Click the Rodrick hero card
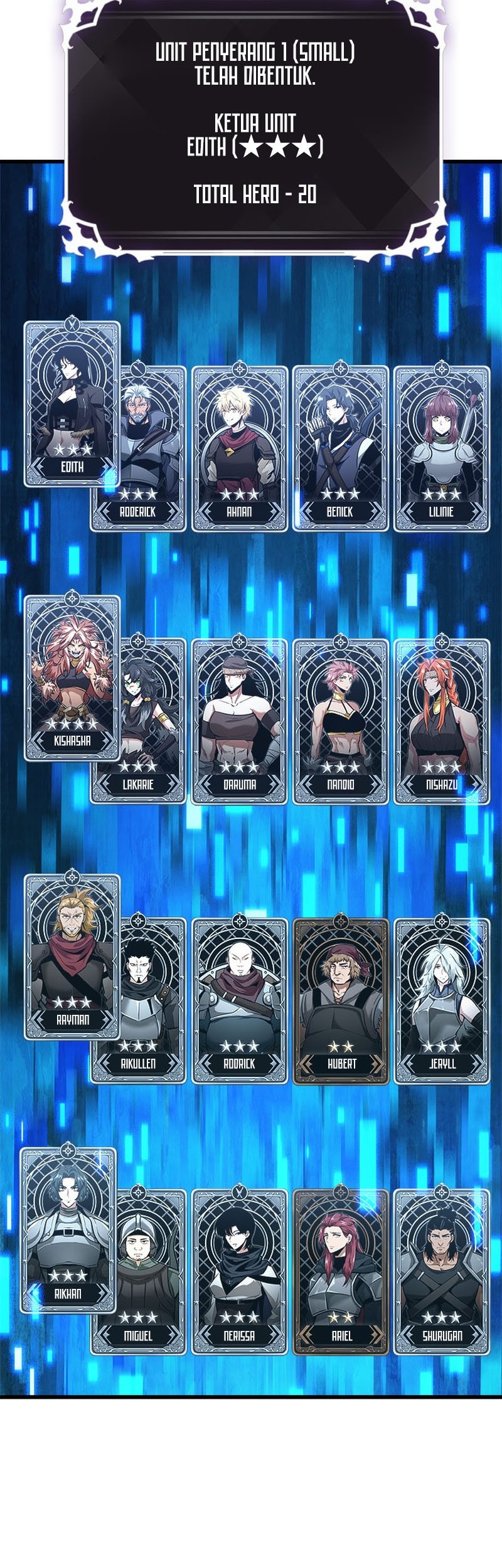The height and width of the screenshot is (1568, 502). 239,1001
